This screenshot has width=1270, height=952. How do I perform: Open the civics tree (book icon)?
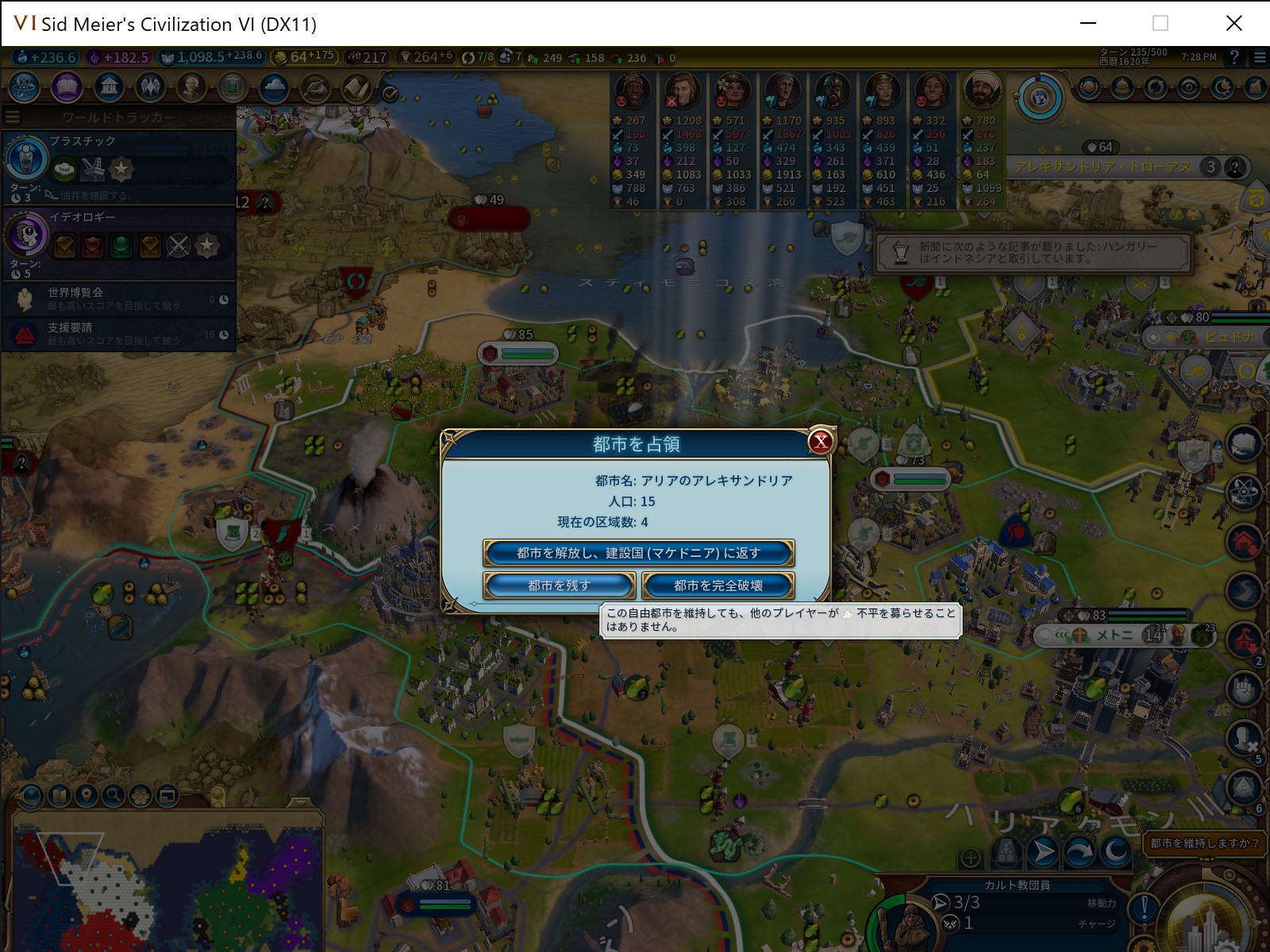(66, 88)
